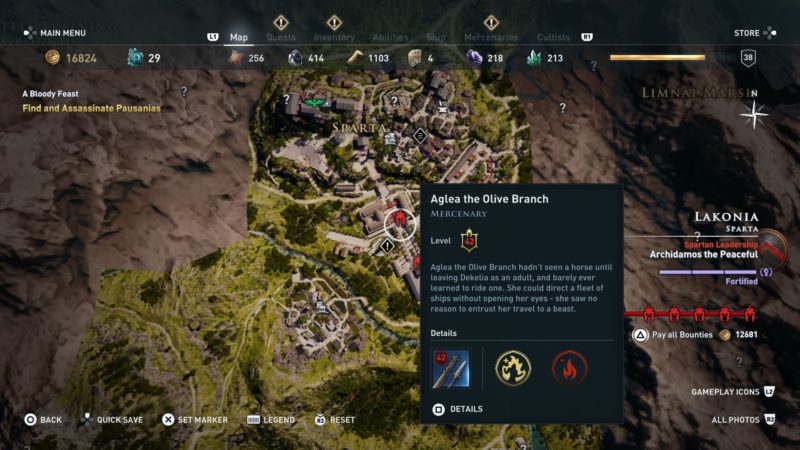Go Back from the map
Screen dimensions: 800x450
pyautogui.click(x=43, y=420)
